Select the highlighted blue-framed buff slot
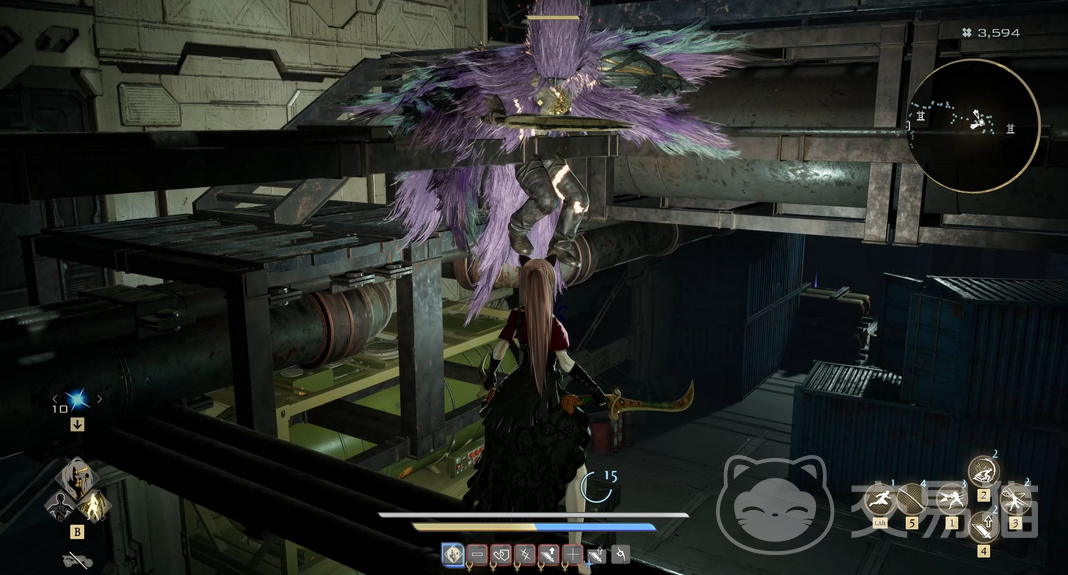 [453, 553]
